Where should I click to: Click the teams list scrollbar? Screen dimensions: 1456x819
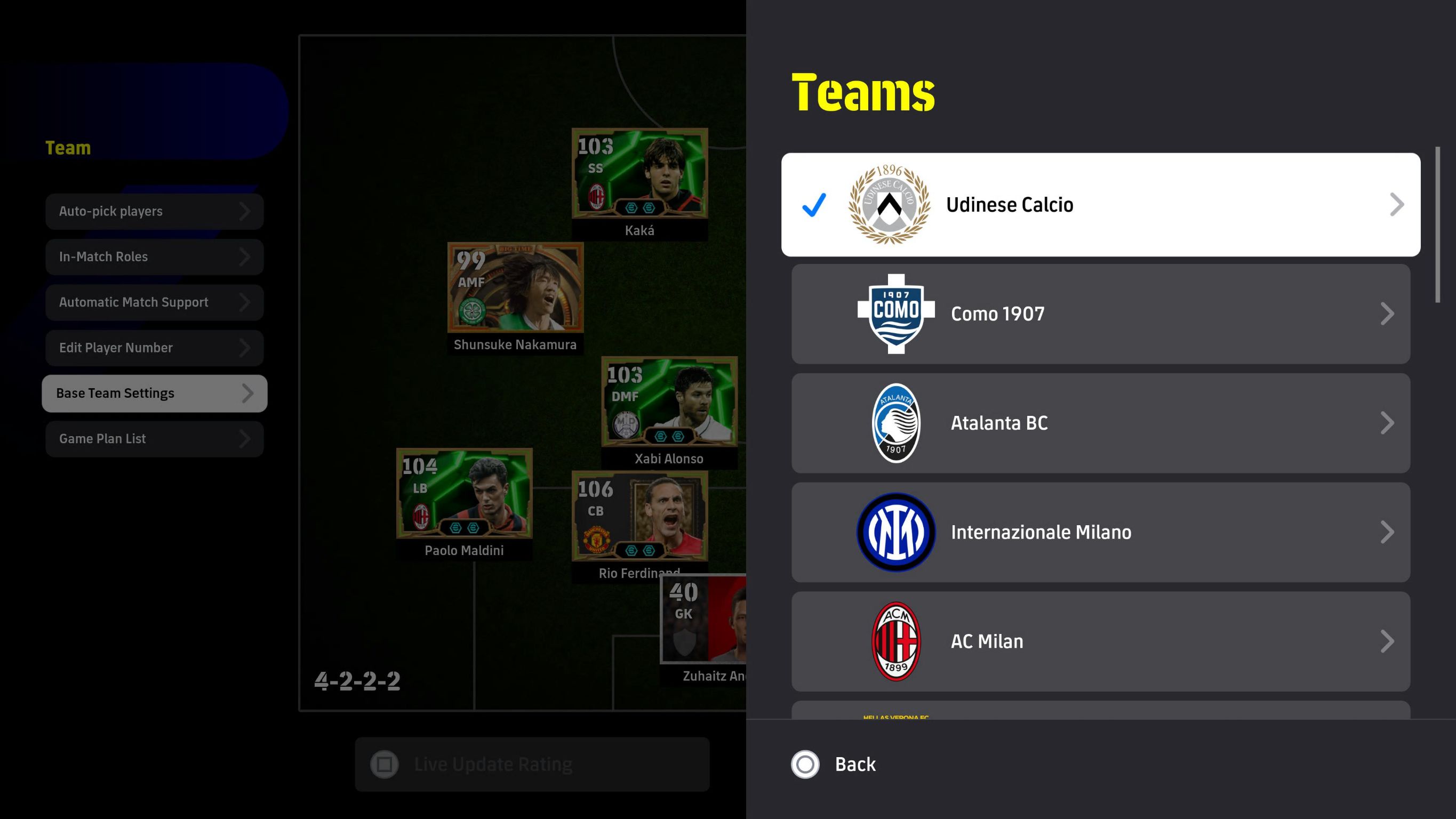pos(1437,226)
